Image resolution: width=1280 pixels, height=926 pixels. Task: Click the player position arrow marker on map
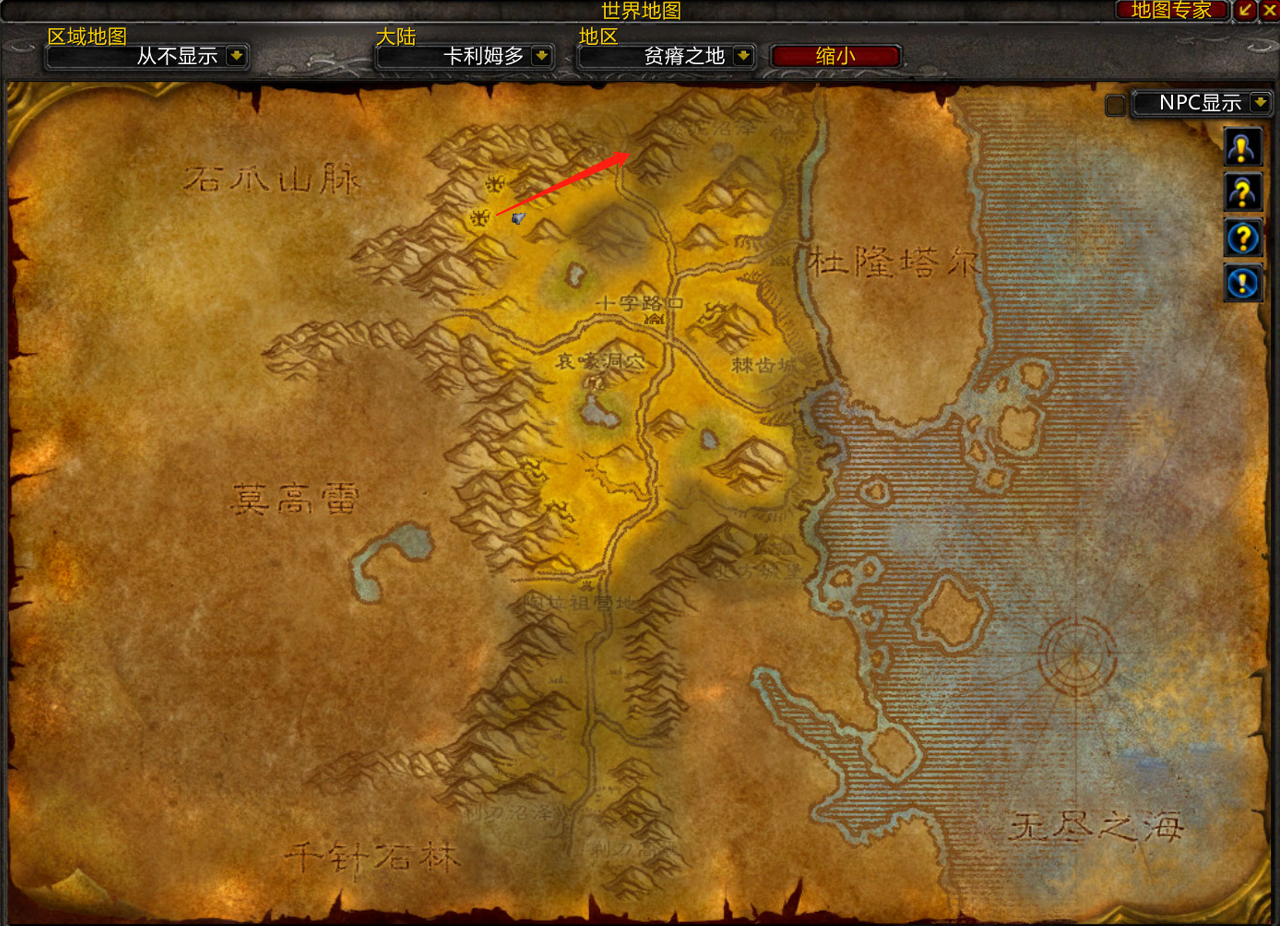pyautogui.click(x=517, y=217)
